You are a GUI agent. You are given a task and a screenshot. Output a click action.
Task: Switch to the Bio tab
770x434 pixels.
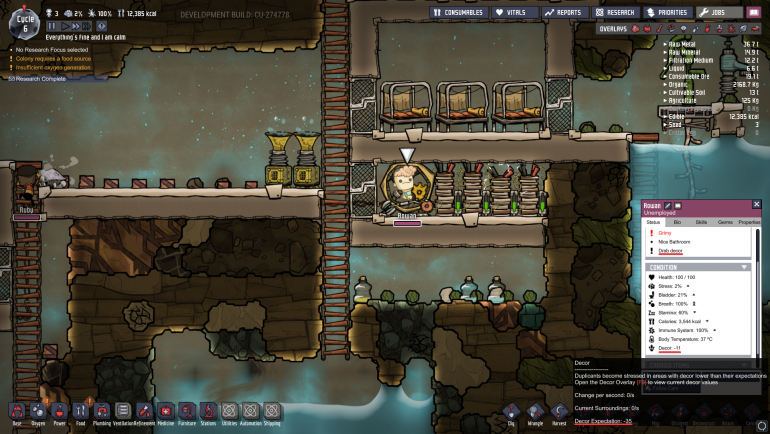[676, 221]
